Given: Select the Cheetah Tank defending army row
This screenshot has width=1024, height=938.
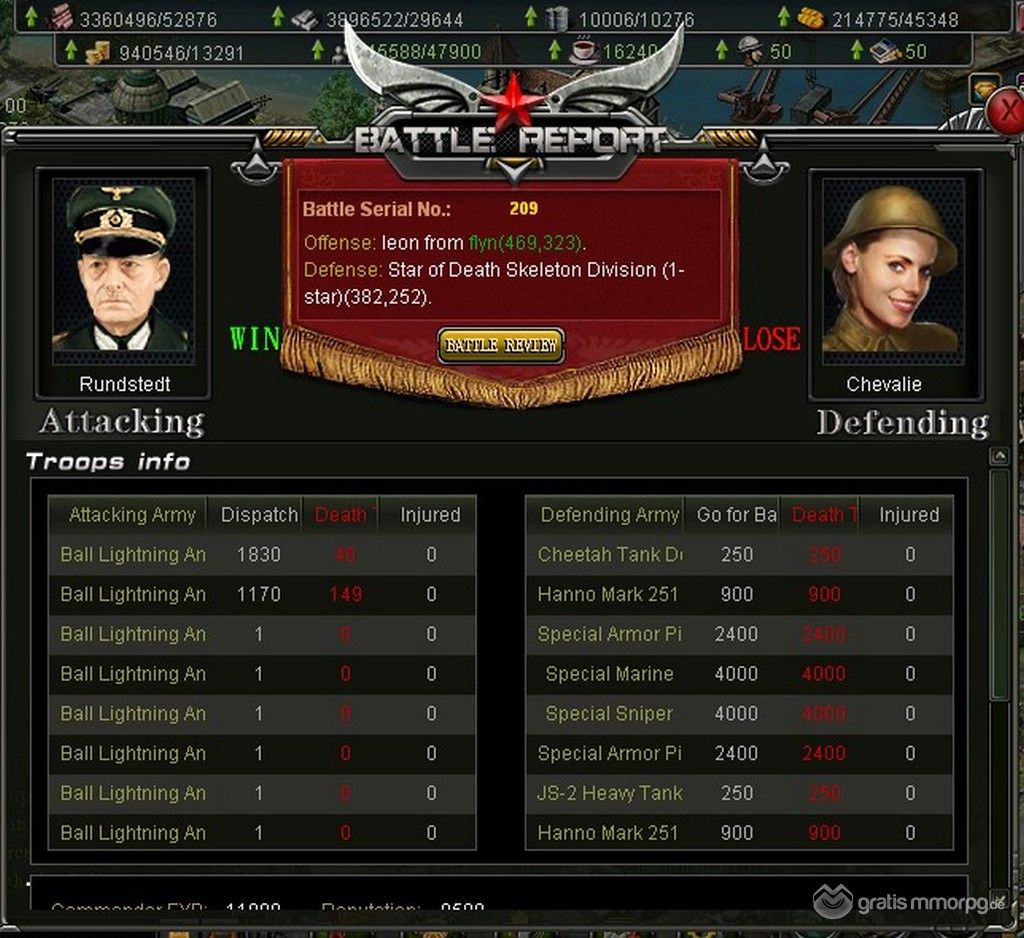Looking at the screenshot, I should 610,555.
